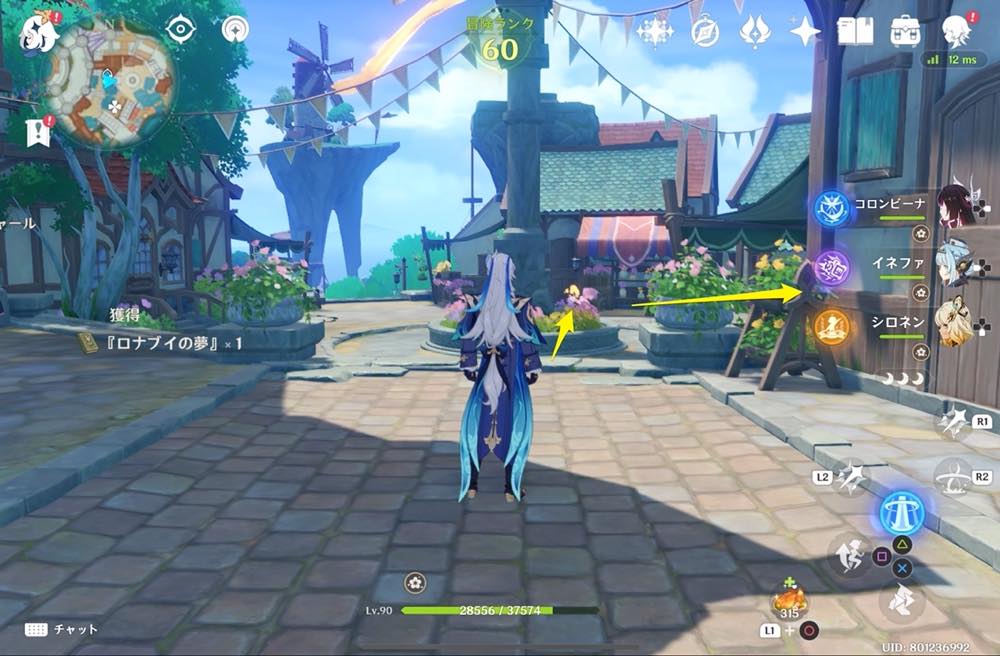Open the Paimon menu icon

(x=39, y=35)
